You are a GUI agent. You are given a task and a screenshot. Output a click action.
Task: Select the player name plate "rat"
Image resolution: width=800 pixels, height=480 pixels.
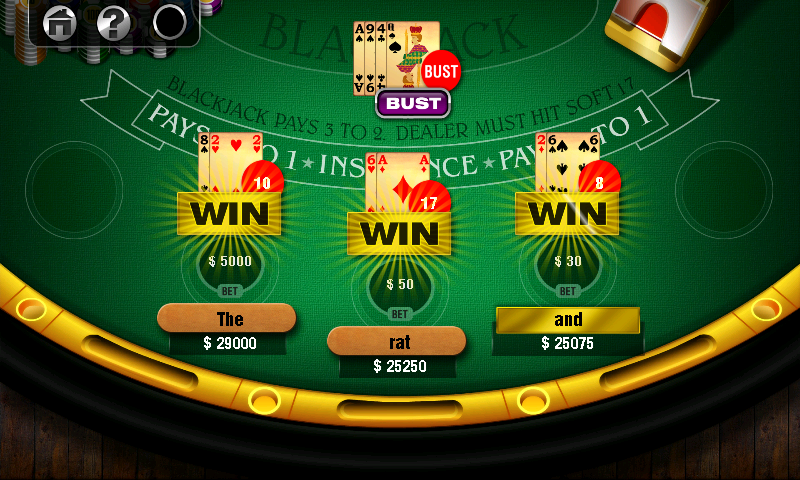coord(397,341)
